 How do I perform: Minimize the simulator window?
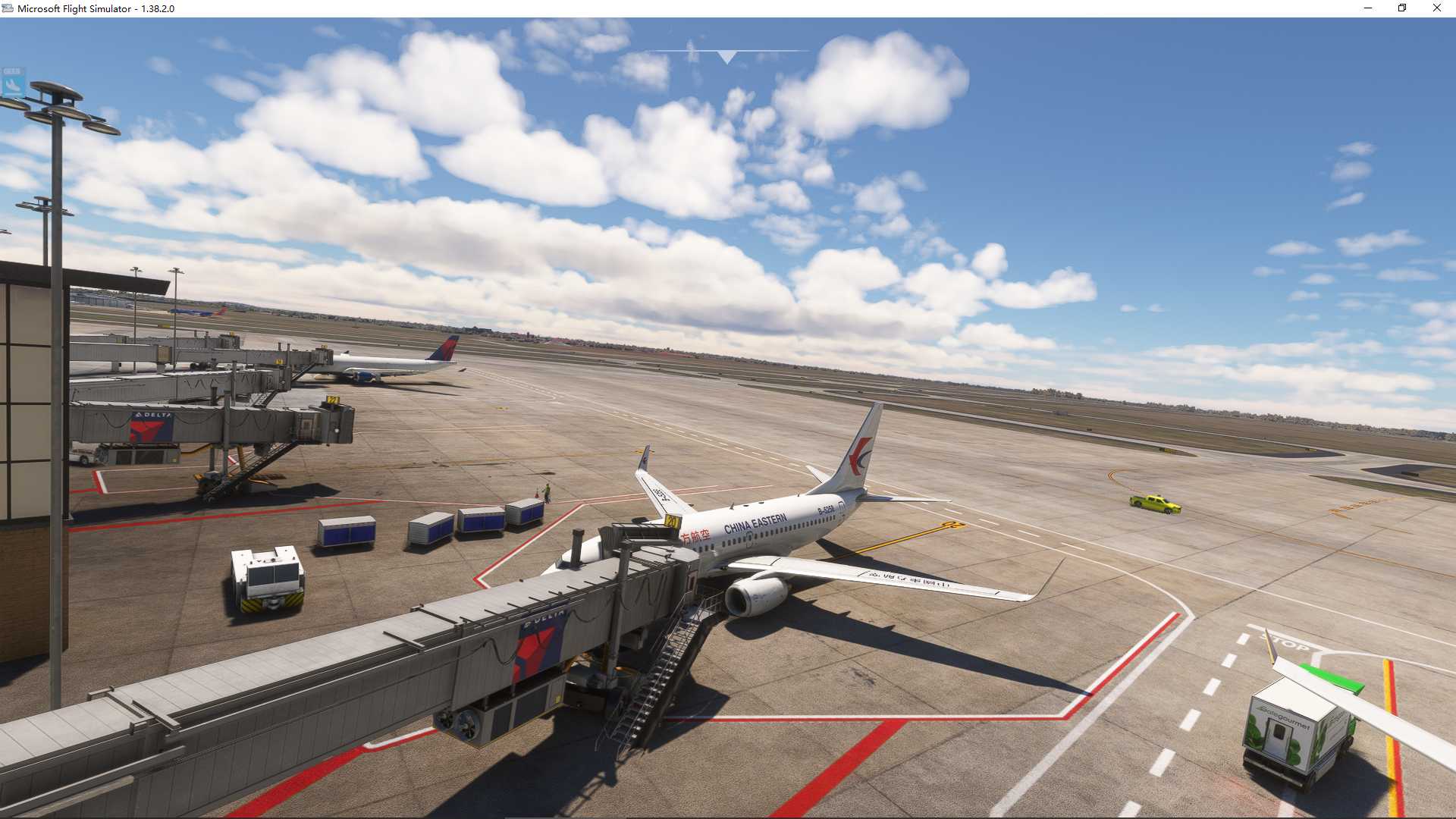tap(1368, 8)
